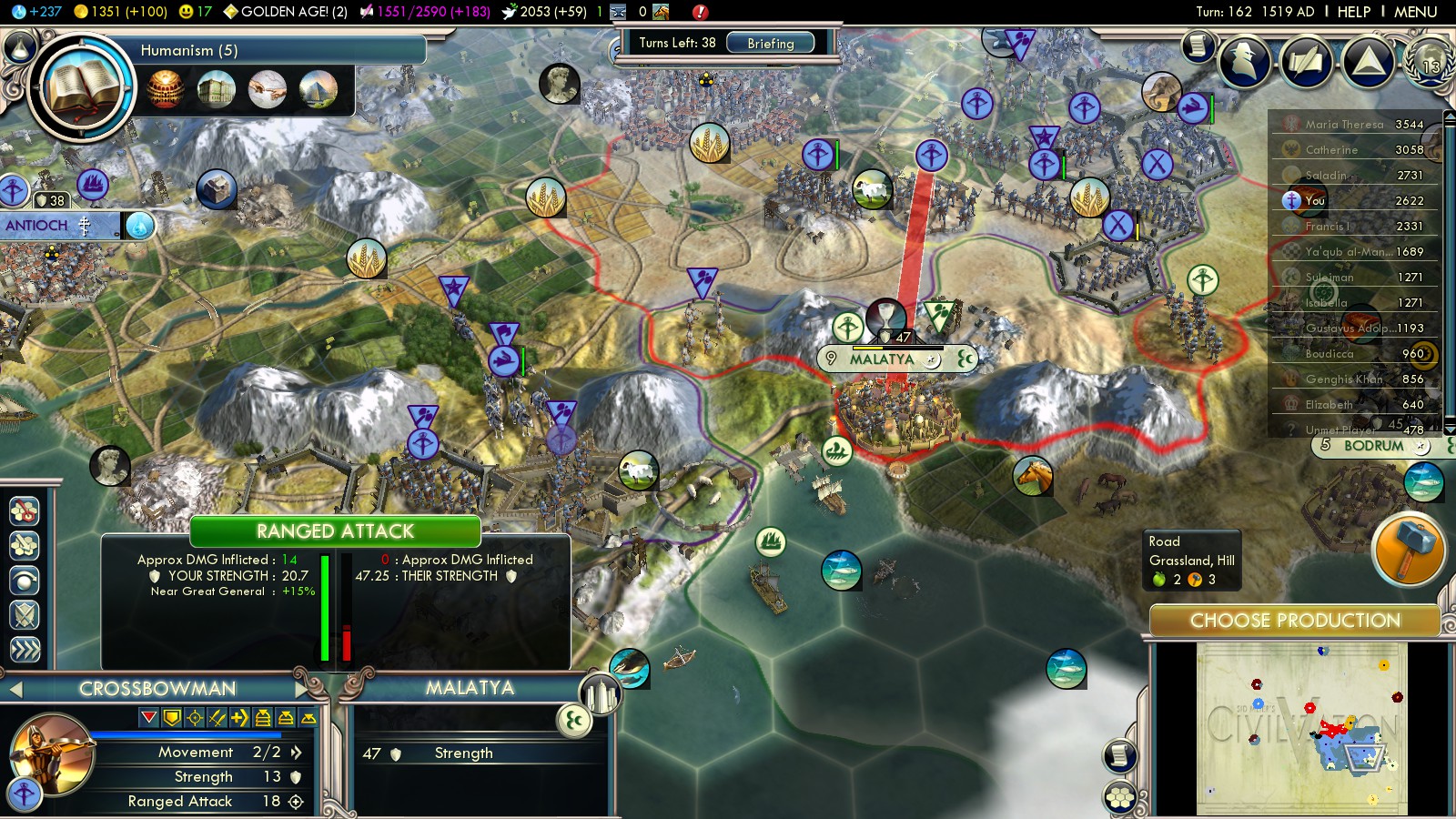1456x819 pixels.
Task: Open the HELP Civilopedia link
Action: click(x=1353, y=12)
